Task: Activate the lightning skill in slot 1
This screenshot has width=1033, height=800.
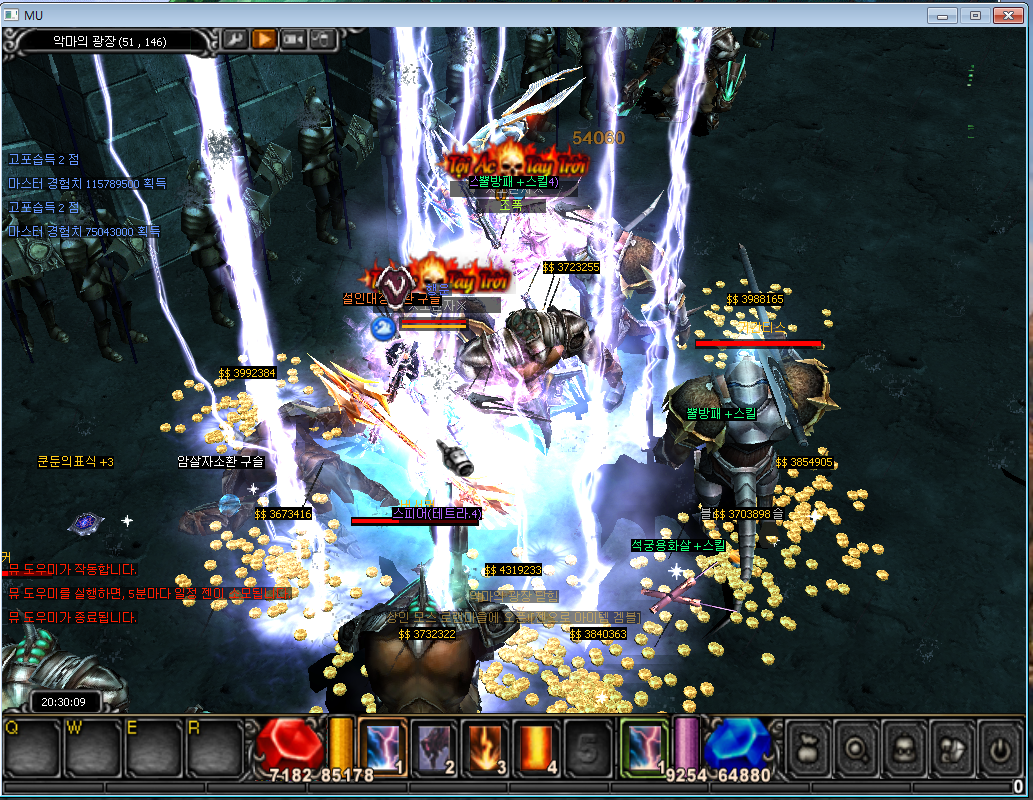Action: coord(382,748)
